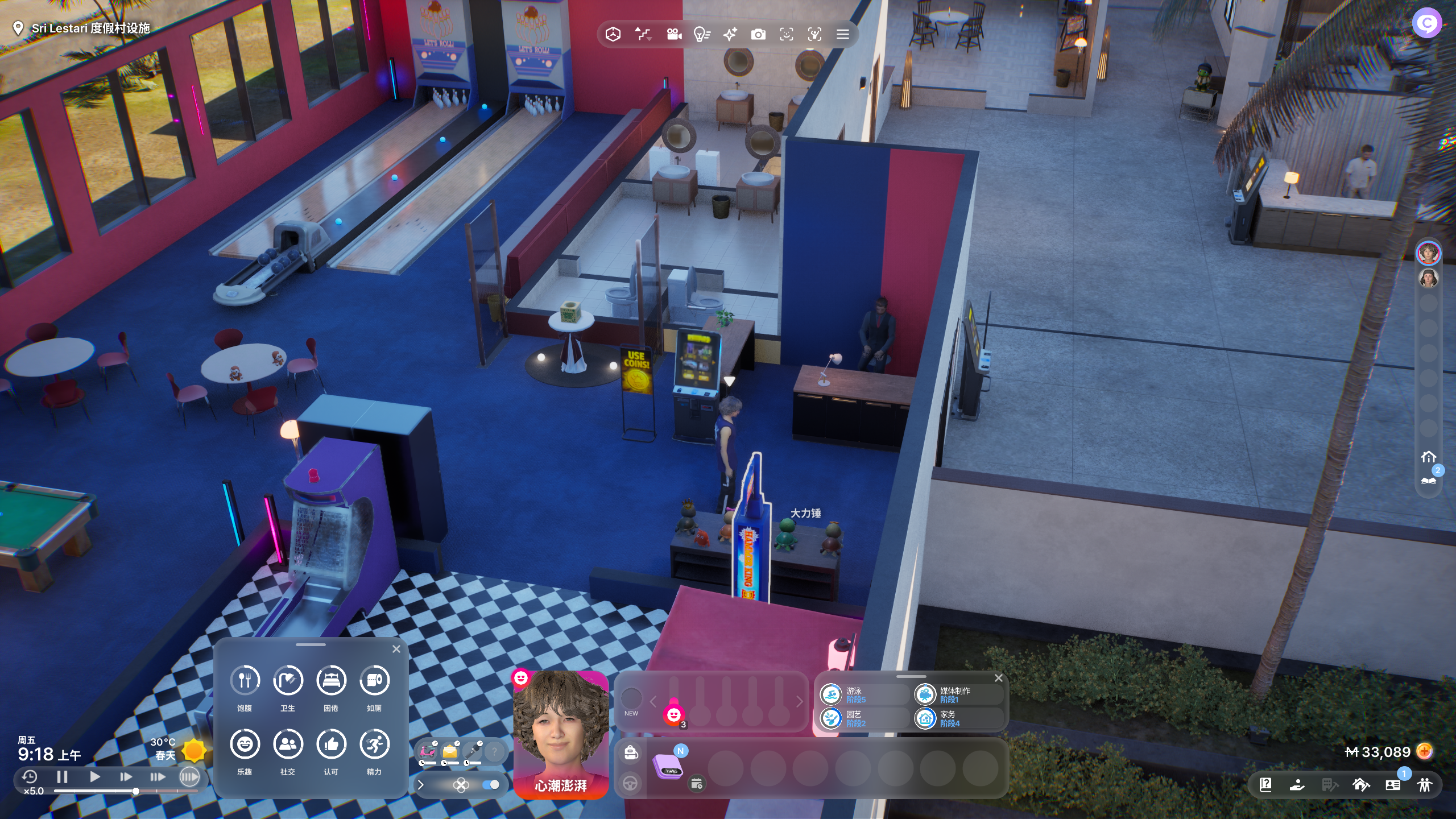Open the backpack inventory icon
The width and height of the screenshot is (1456, 819).
630,752
